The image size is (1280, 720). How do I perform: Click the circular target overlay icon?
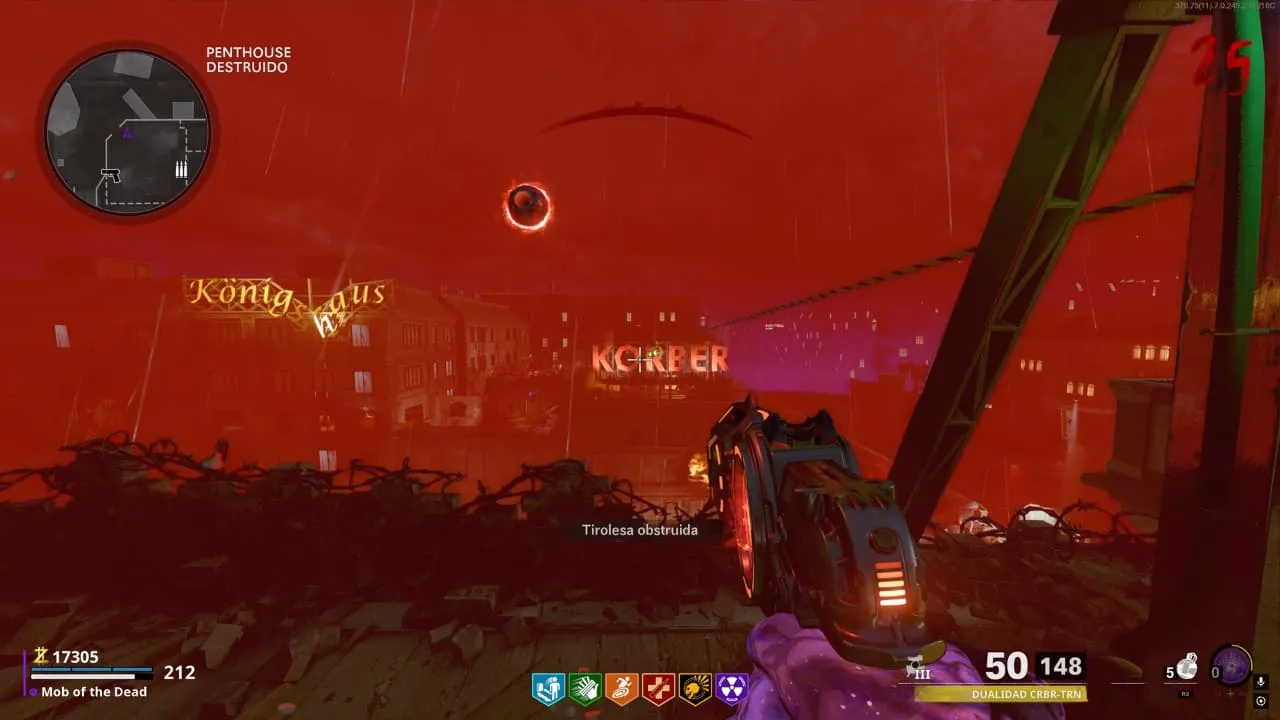pyautogui.click(x=1261, y=701)
